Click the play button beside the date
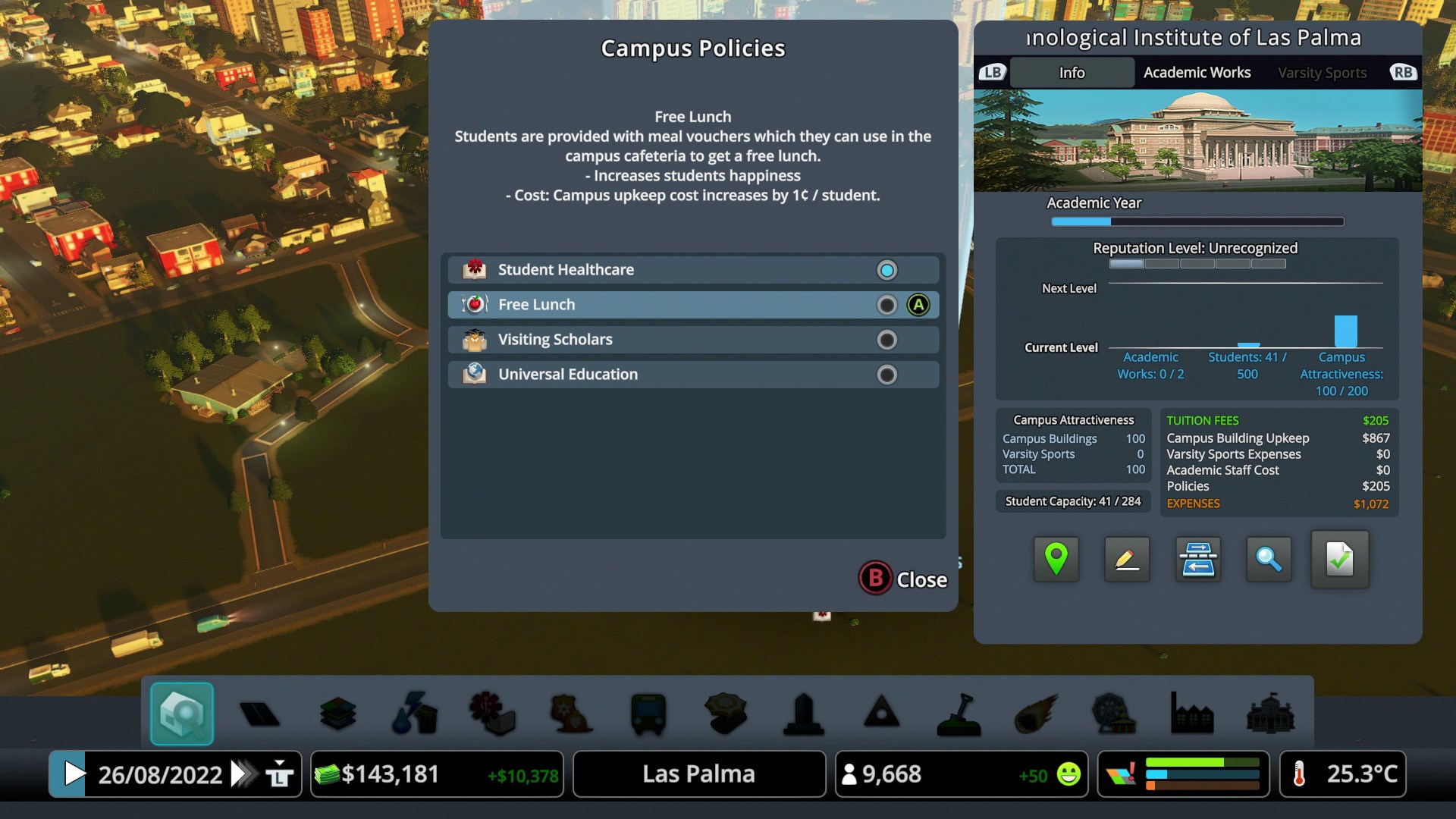Image resolution: width=1456 pixels, height=819 pixels. [x=74, y=774]
